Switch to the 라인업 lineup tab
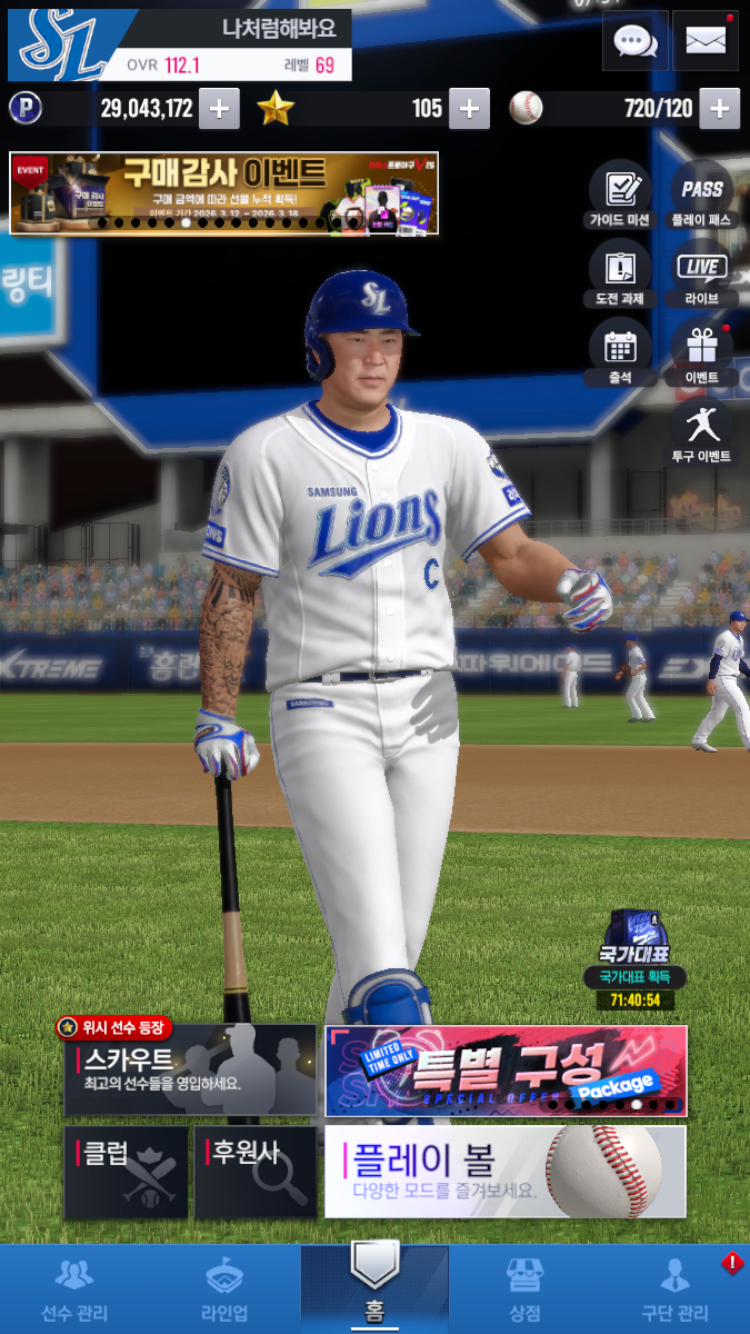The width and height of the screenshot is (750, 1334). [224, 1289]
